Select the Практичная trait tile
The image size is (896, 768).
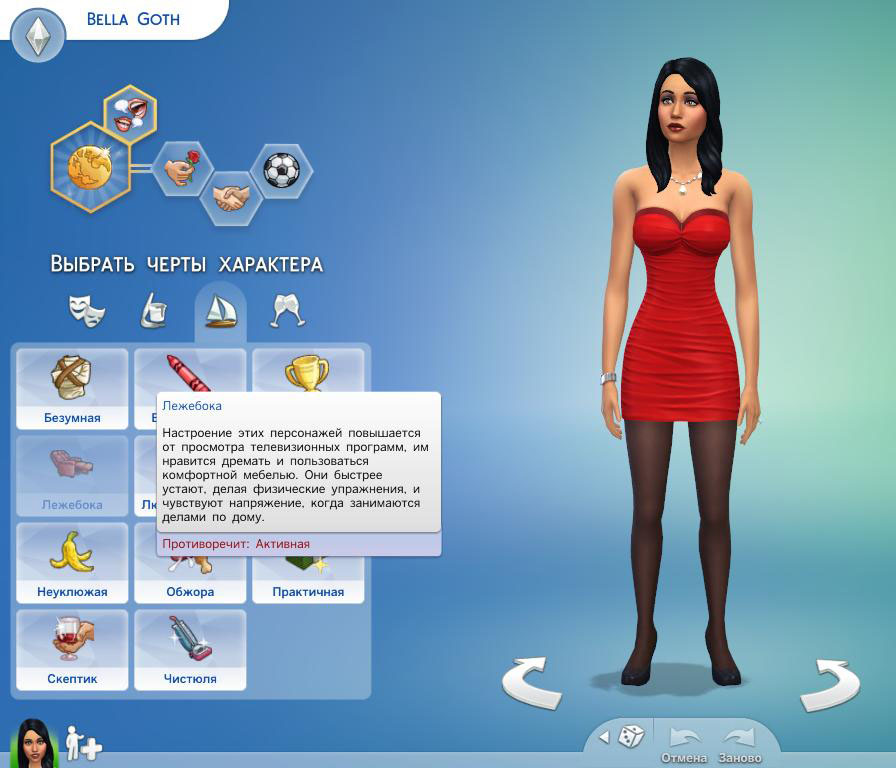click(x=308, y=590)
